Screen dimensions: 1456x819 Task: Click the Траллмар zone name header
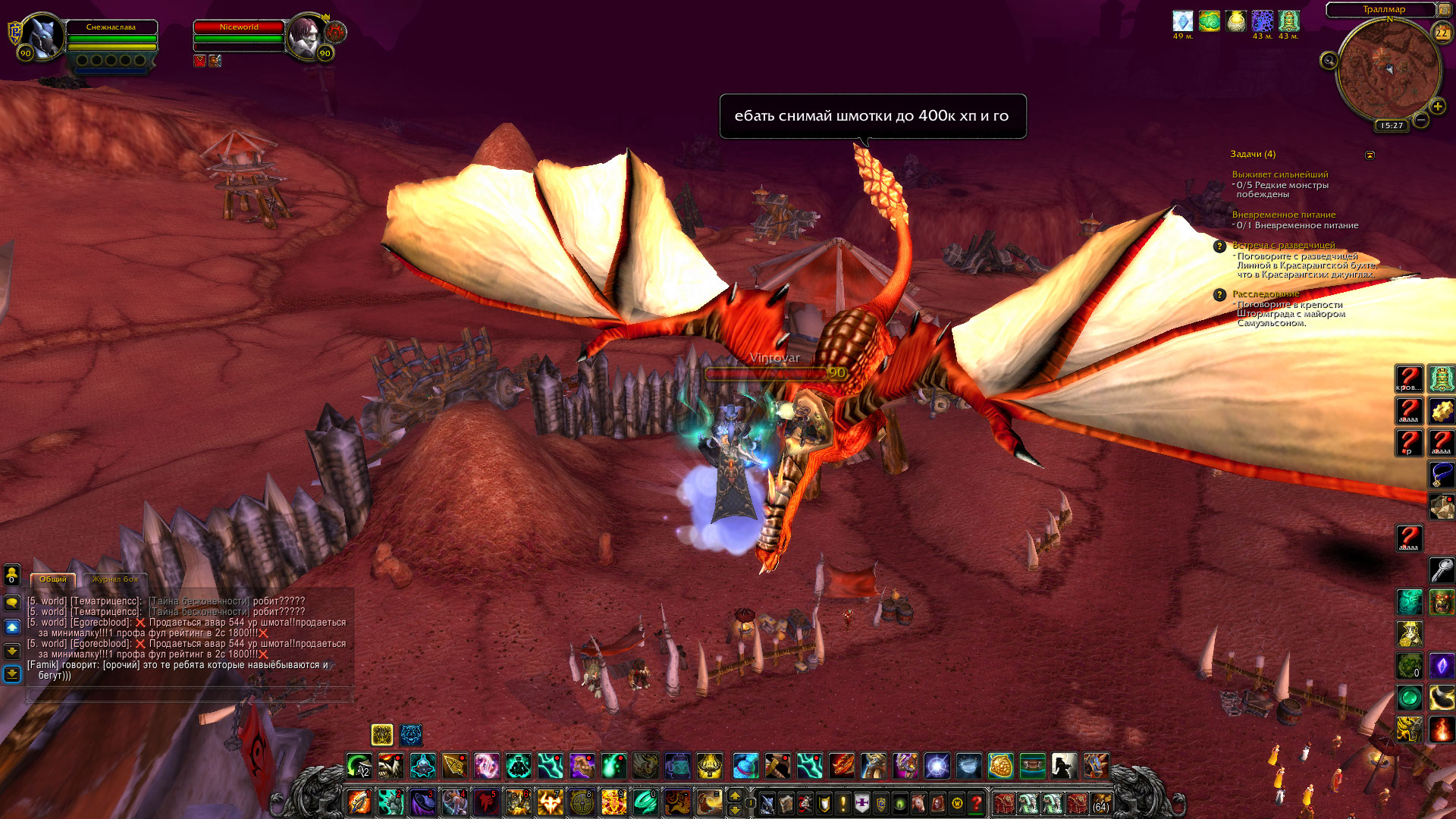point(1383,9)
